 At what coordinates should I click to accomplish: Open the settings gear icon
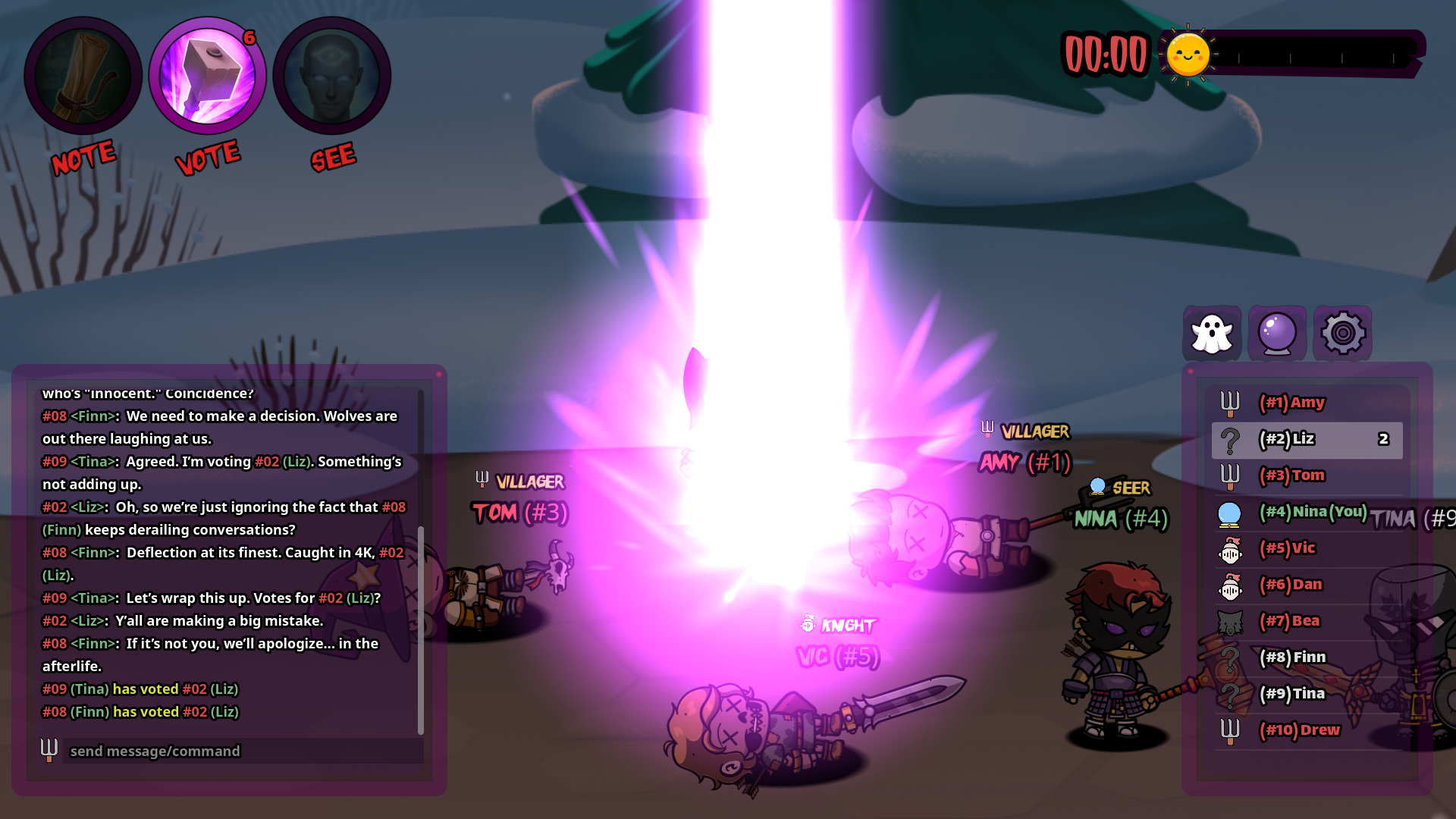[x=1344, y=332]
